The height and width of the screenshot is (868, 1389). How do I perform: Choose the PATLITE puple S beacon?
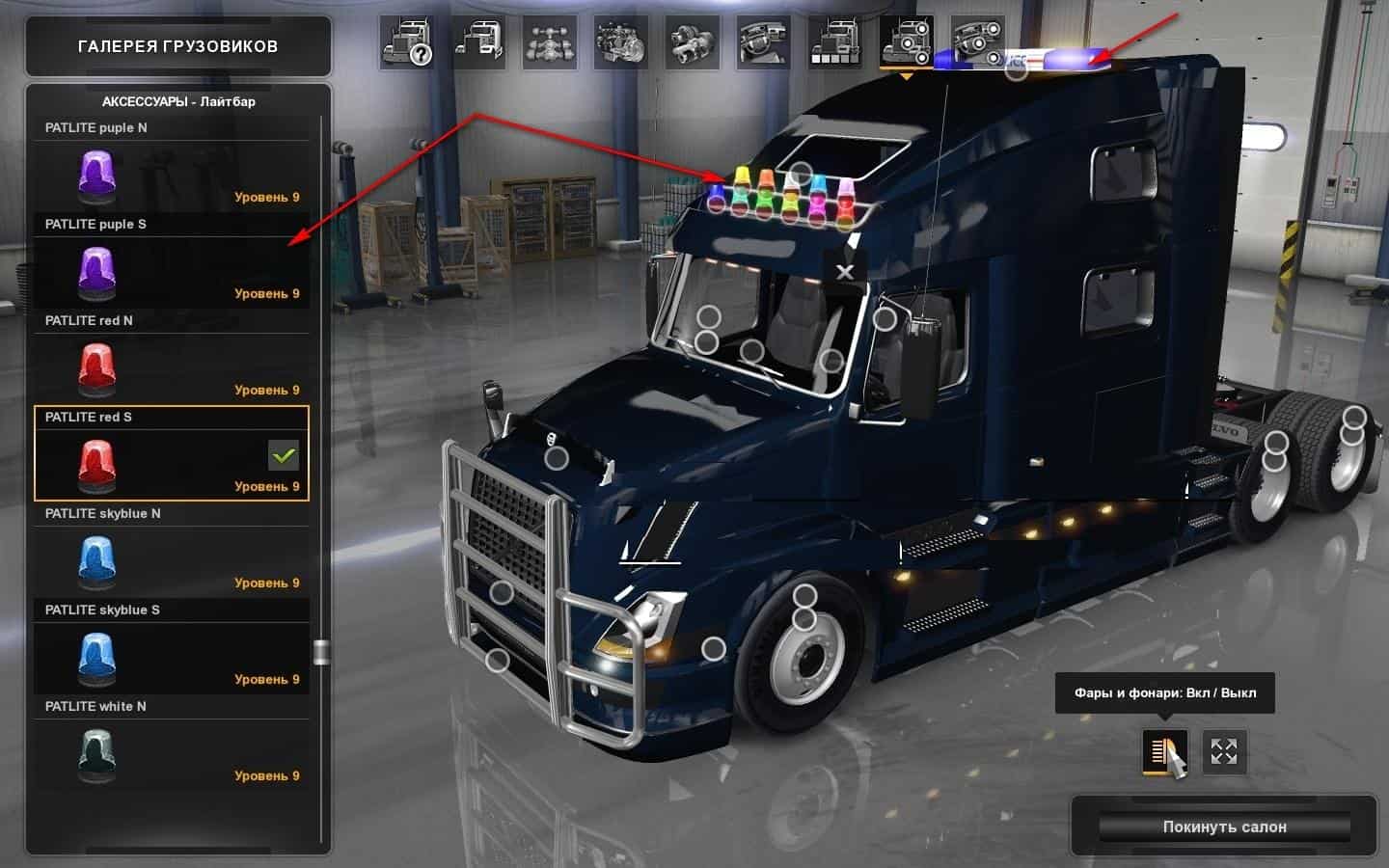[x=172, y=261]
